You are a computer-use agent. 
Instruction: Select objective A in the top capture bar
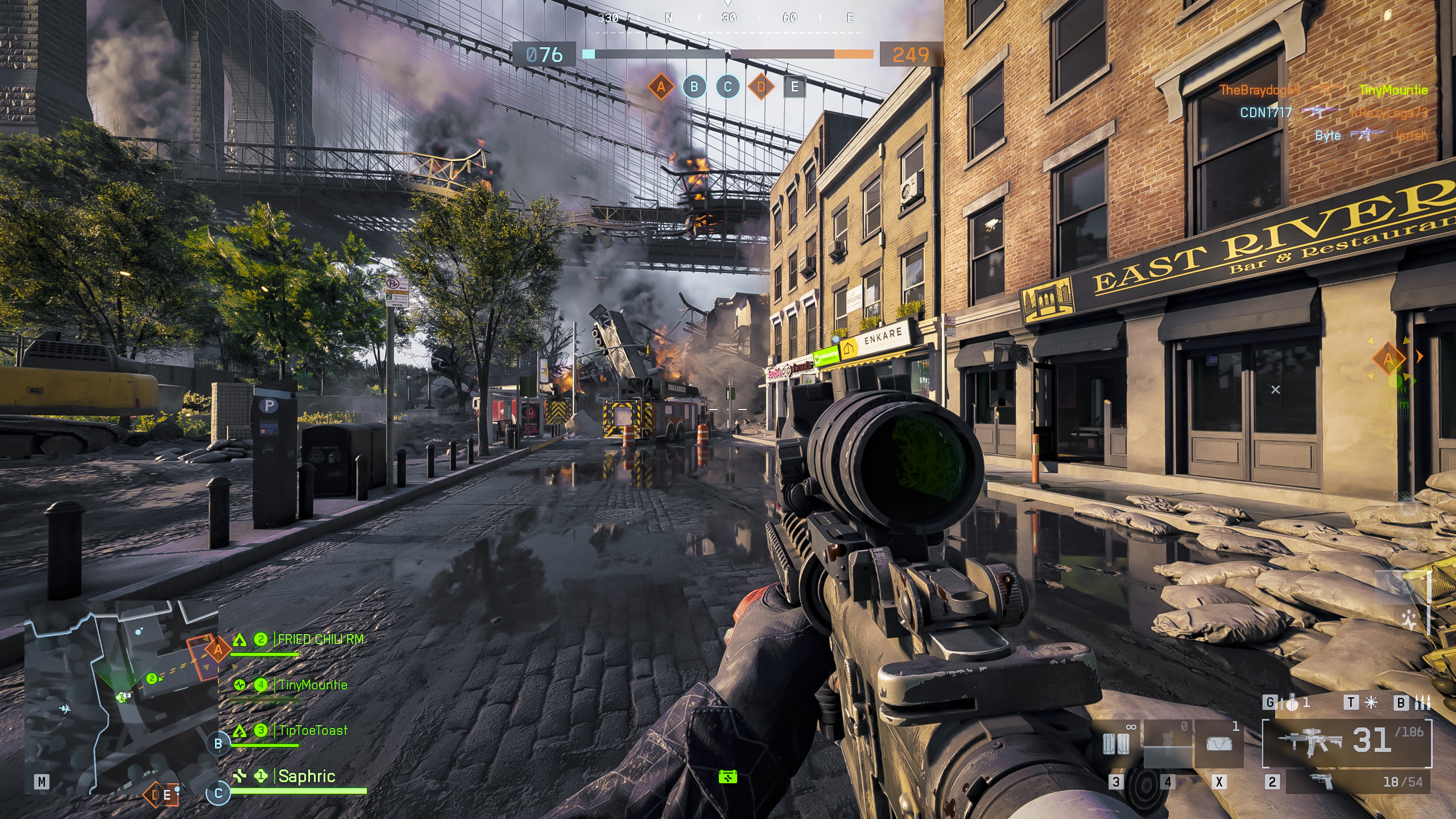click(x=660, y=87)
